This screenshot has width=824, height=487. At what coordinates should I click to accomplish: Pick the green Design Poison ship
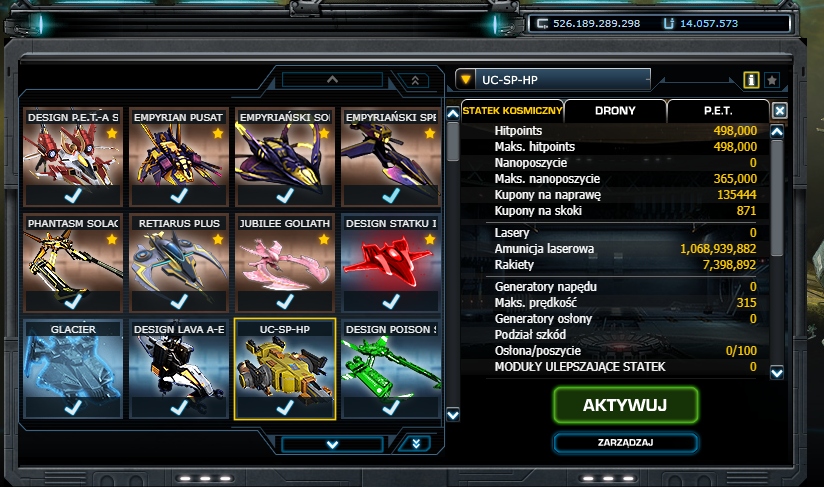pos(391,368)
